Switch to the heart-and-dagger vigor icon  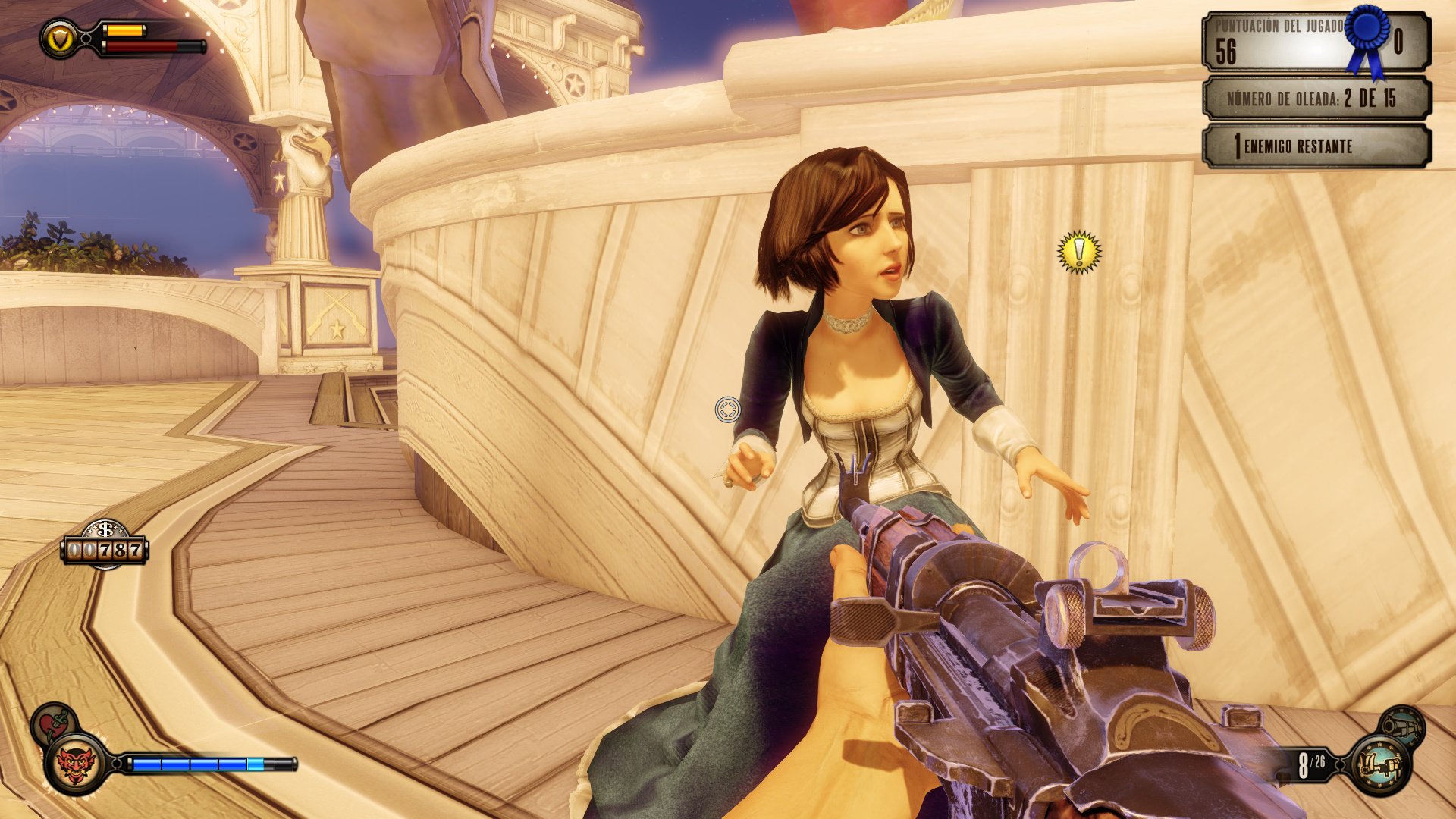tap(52, 723)
